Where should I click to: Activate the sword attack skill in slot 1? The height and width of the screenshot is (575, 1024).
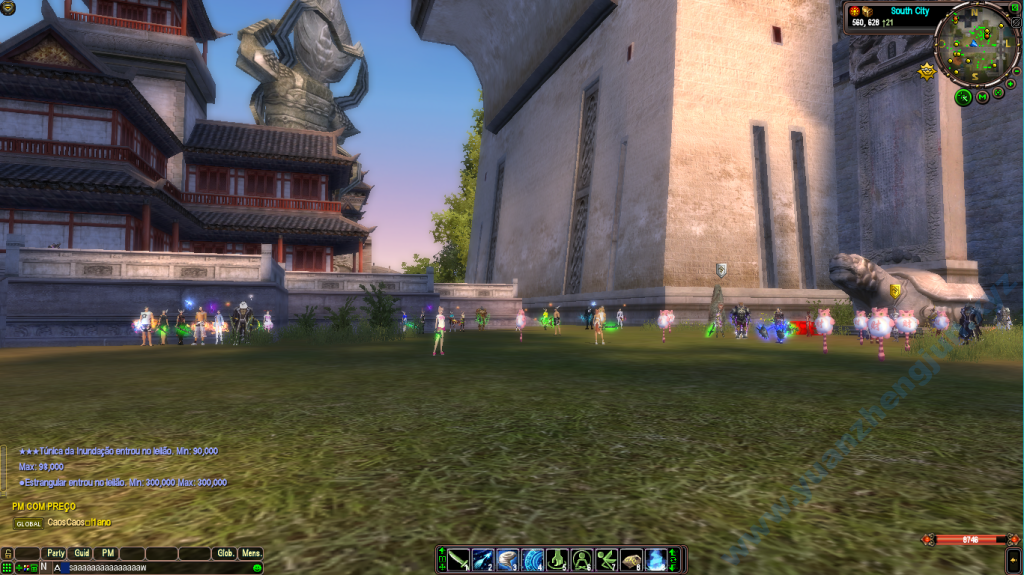coord(459,560)
